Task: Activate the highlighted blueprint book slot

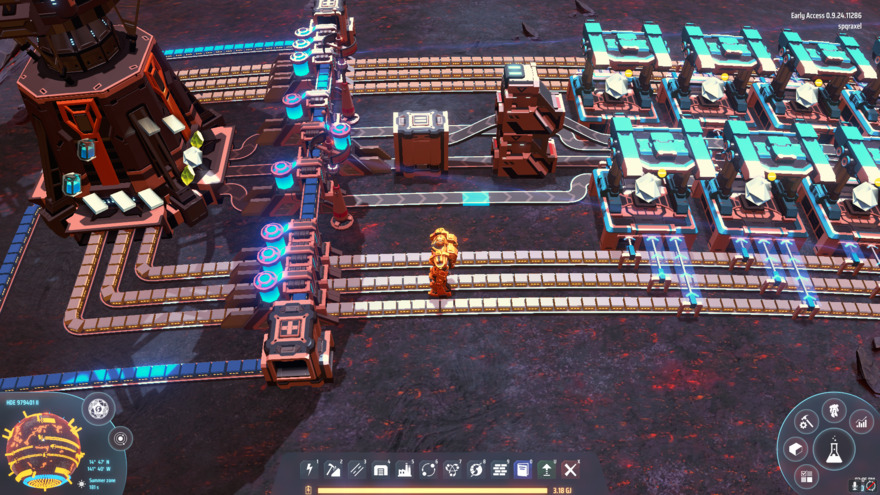Action: [x=523, y=469]
